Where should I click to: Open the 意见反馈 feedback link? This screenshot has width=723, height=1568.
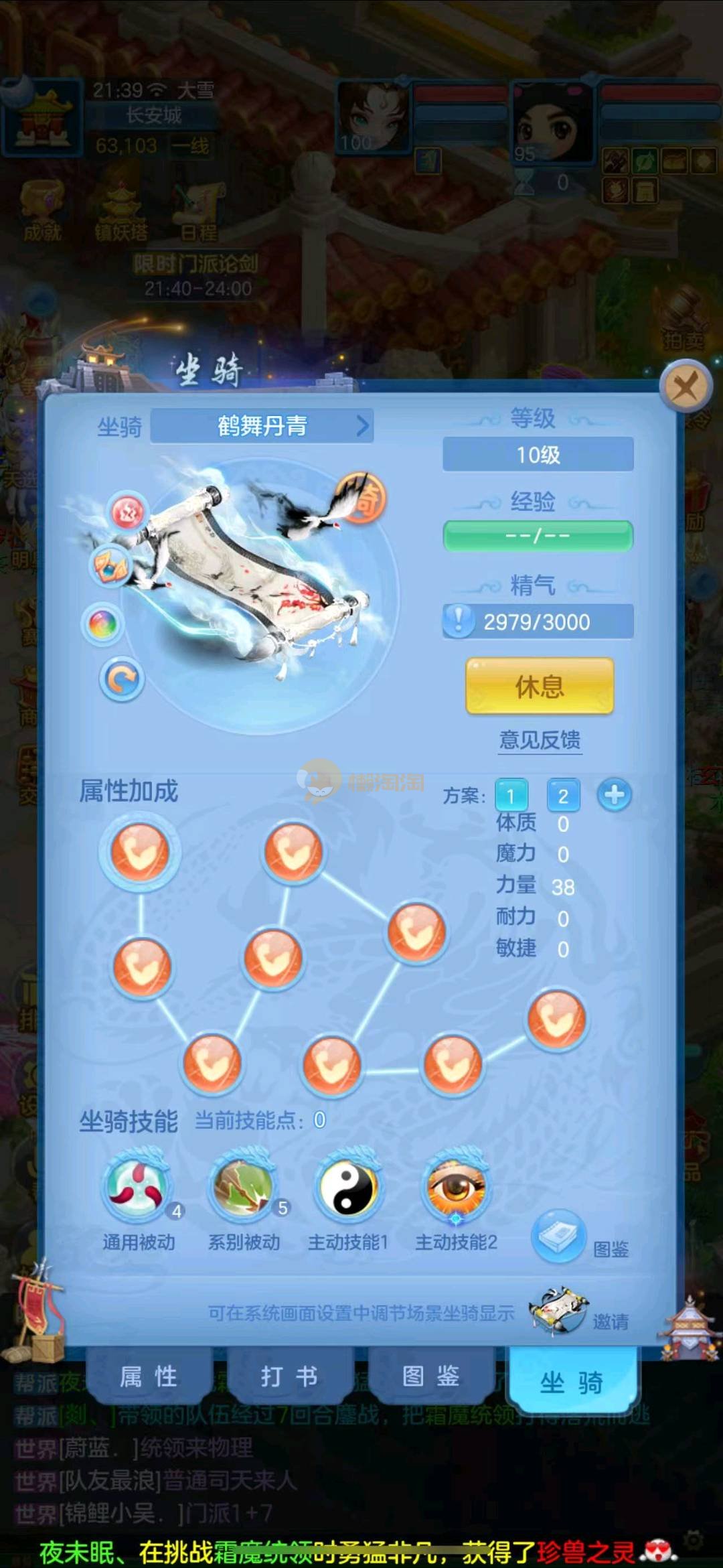(x=540, y=740)
